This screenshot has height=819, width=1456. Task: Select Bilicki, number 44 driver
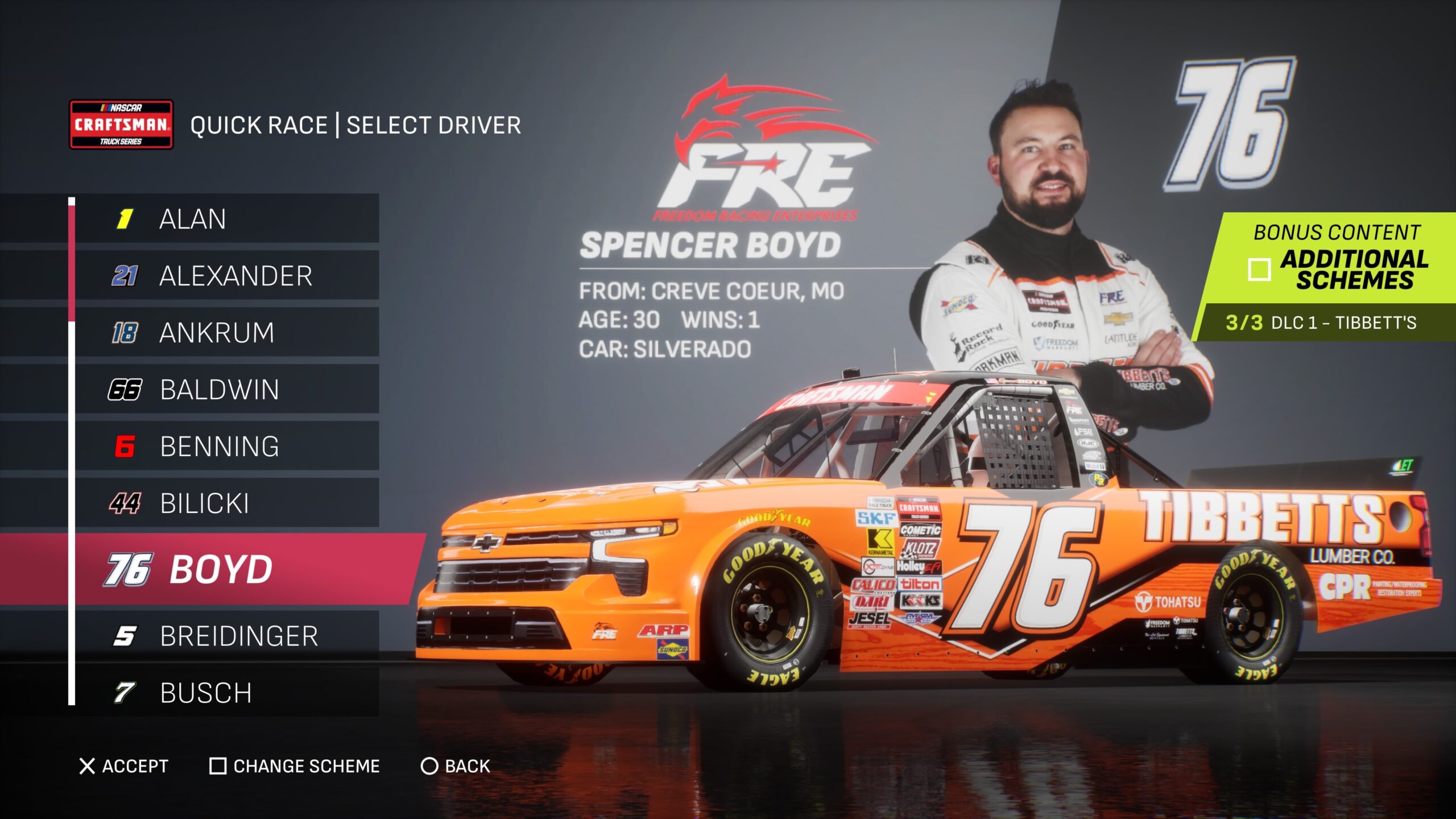pyautogui.click(x=227, y=503)
